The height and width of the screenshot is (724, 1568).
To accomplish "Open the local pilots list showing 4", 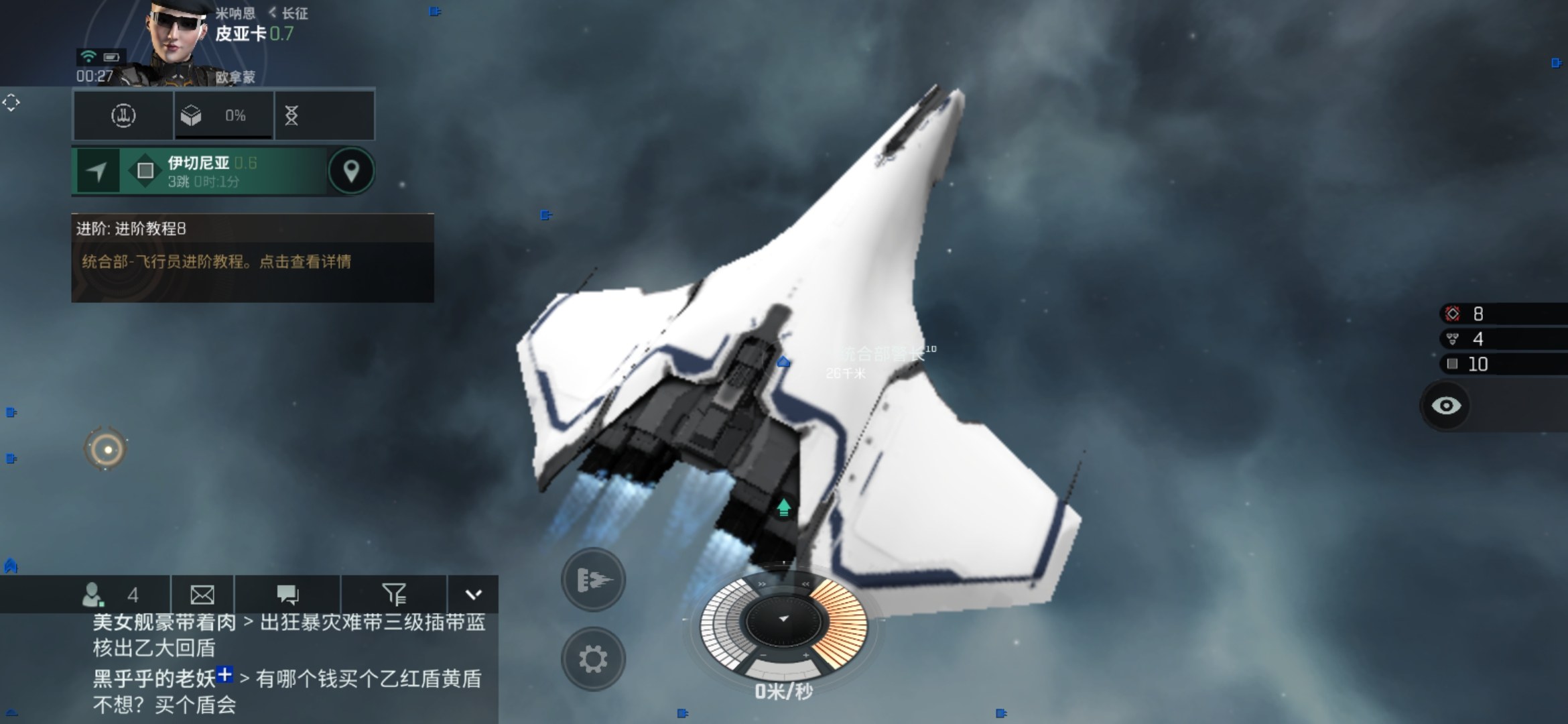I will (111, 595).
